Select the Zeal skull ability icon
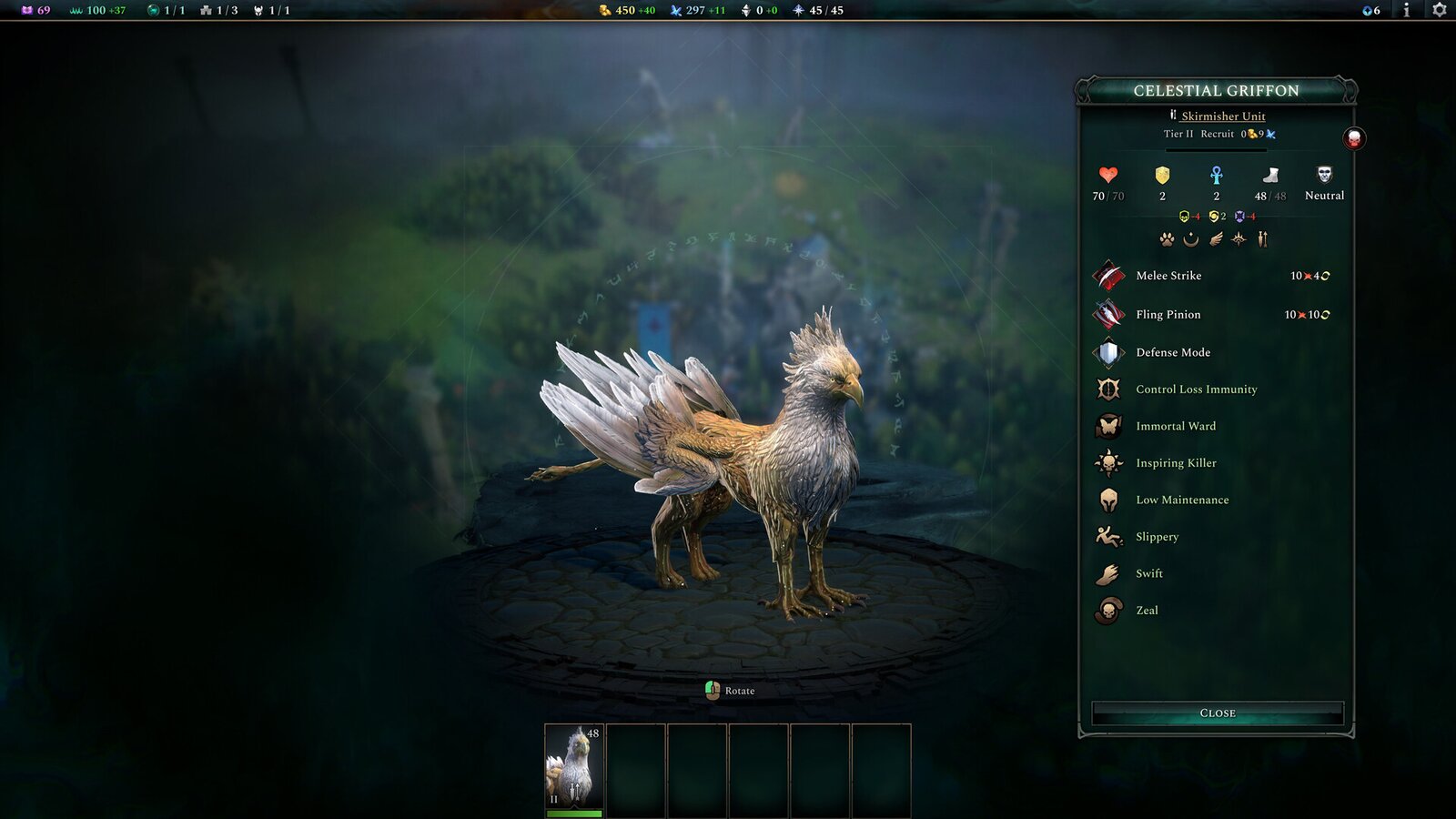This screenshot has width=1456, height=819. click(x=1109, y=610)
